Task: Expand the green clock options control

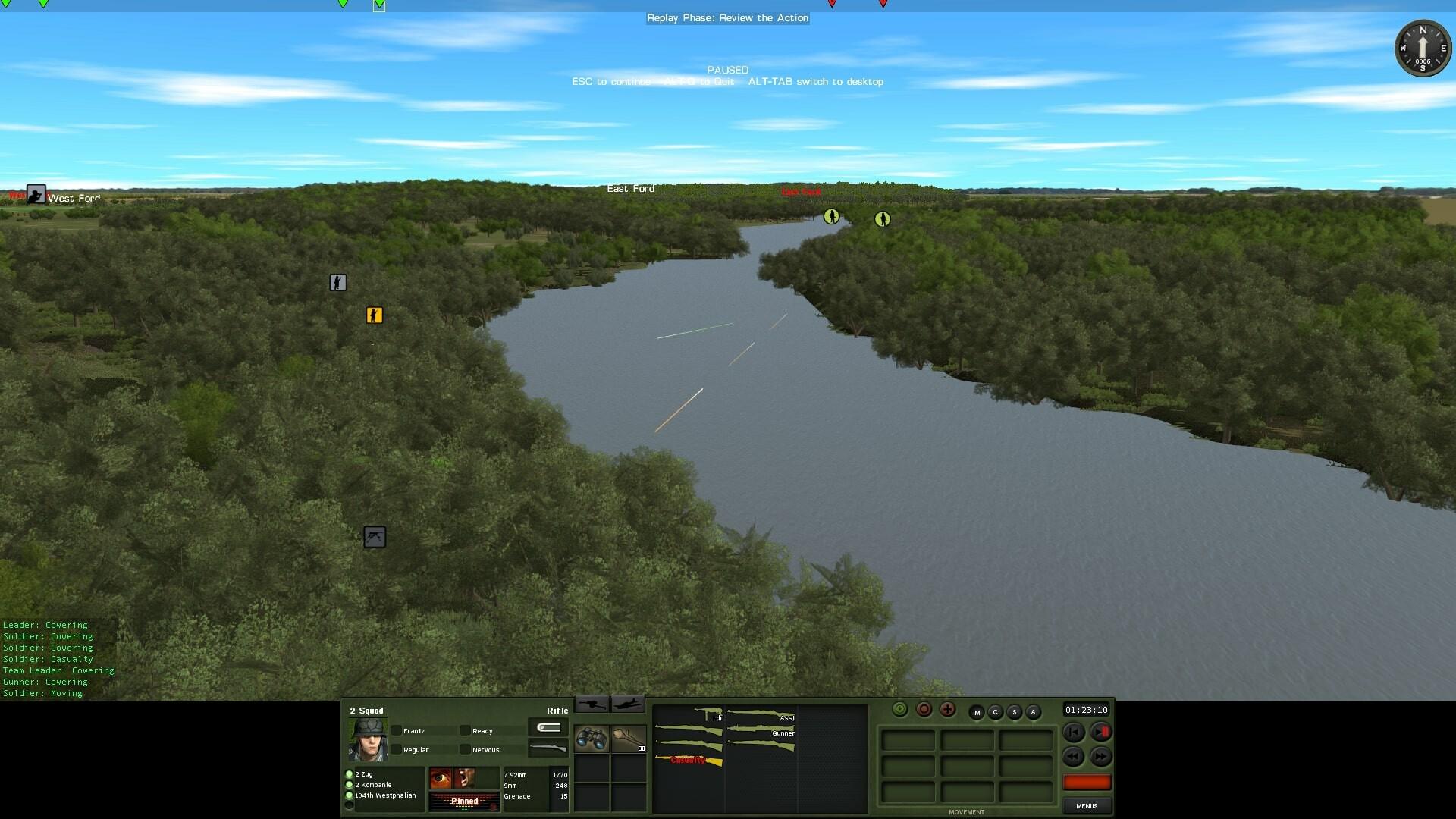Action: (899, 710)
